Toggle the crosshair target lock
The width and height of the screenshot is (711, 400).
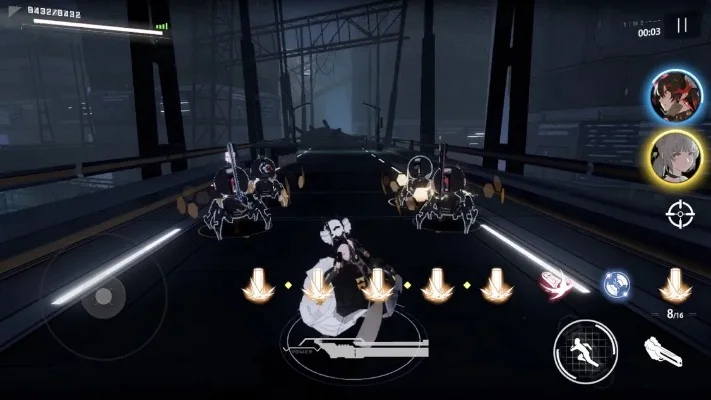click(x=680, y=212)
